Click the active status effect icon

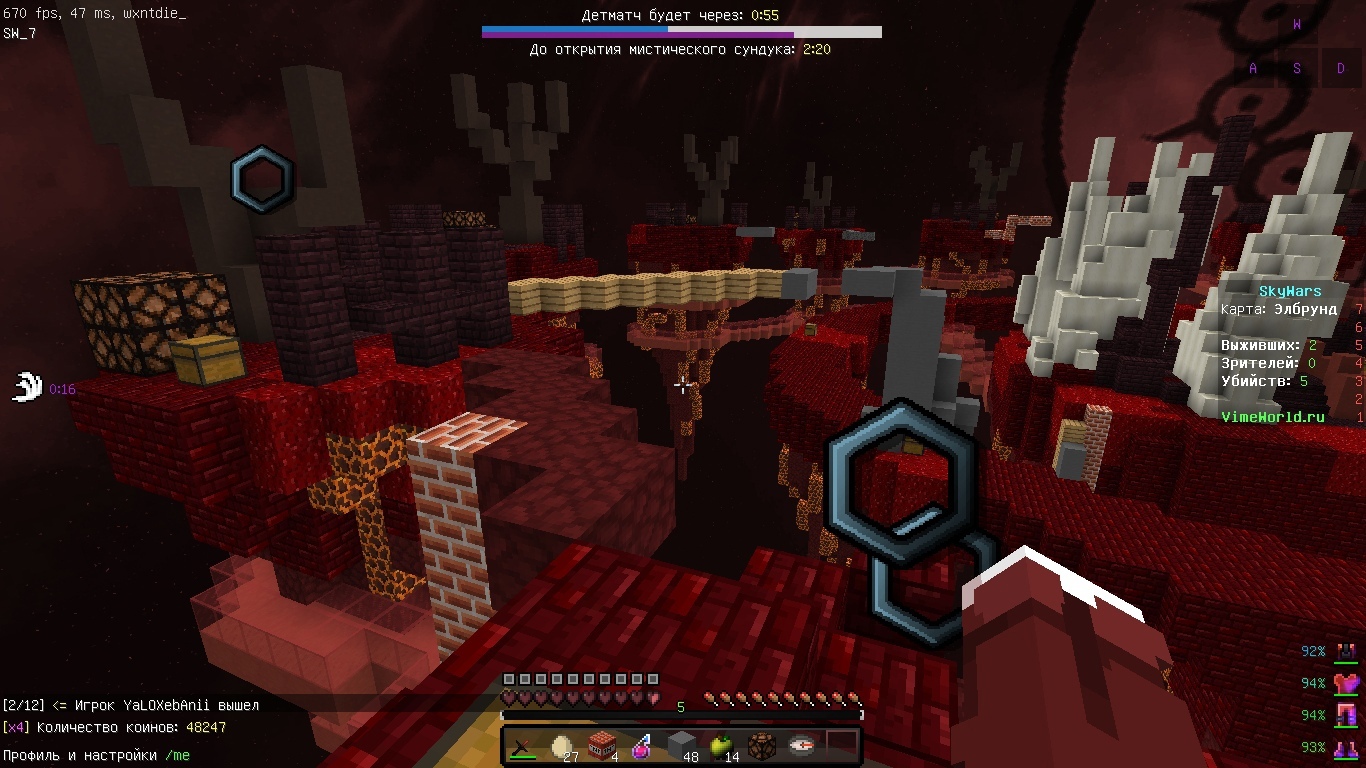(x=27, y=387)
